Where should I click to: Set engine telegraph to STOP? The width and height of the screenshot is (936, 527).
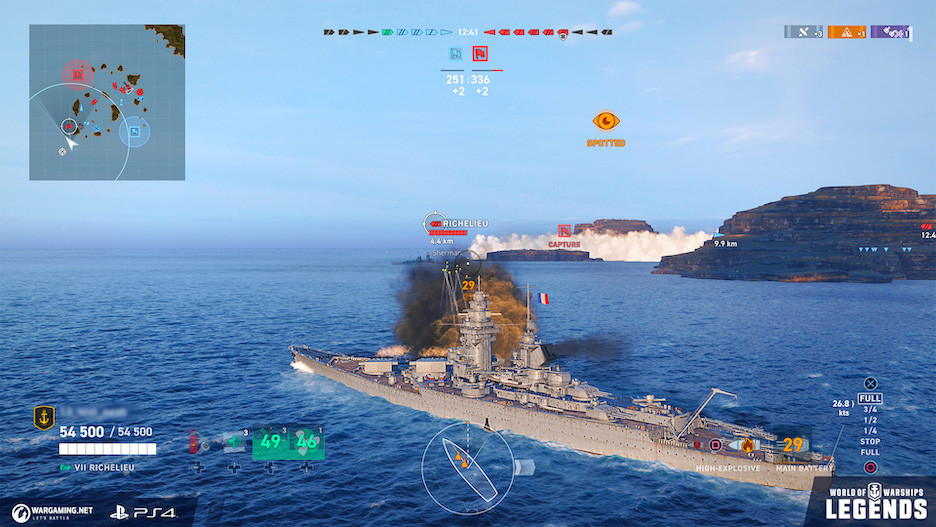(871, 441)
